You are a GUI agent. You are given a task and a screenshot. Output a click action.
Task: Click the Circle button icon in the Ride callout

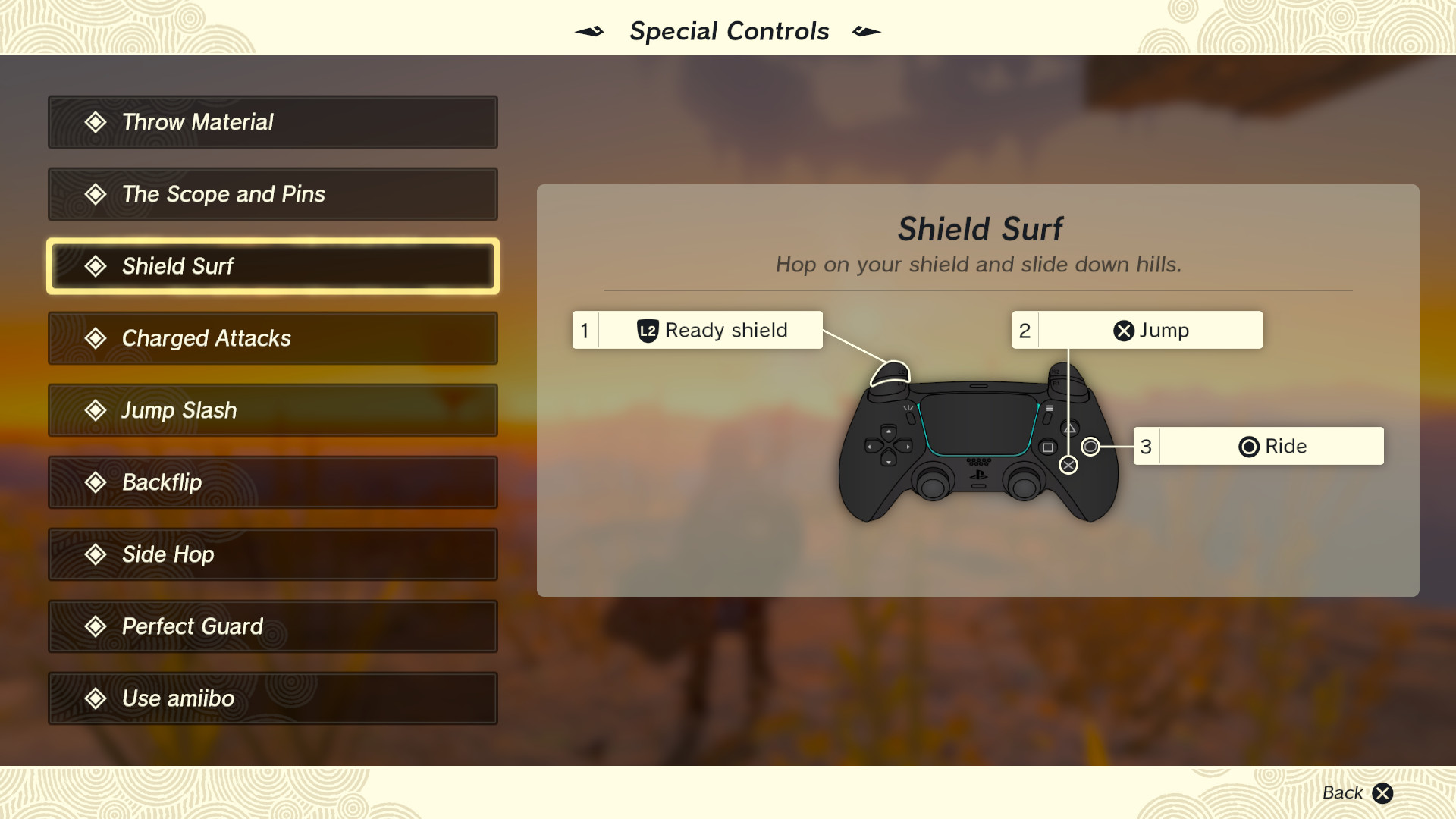1250,446
